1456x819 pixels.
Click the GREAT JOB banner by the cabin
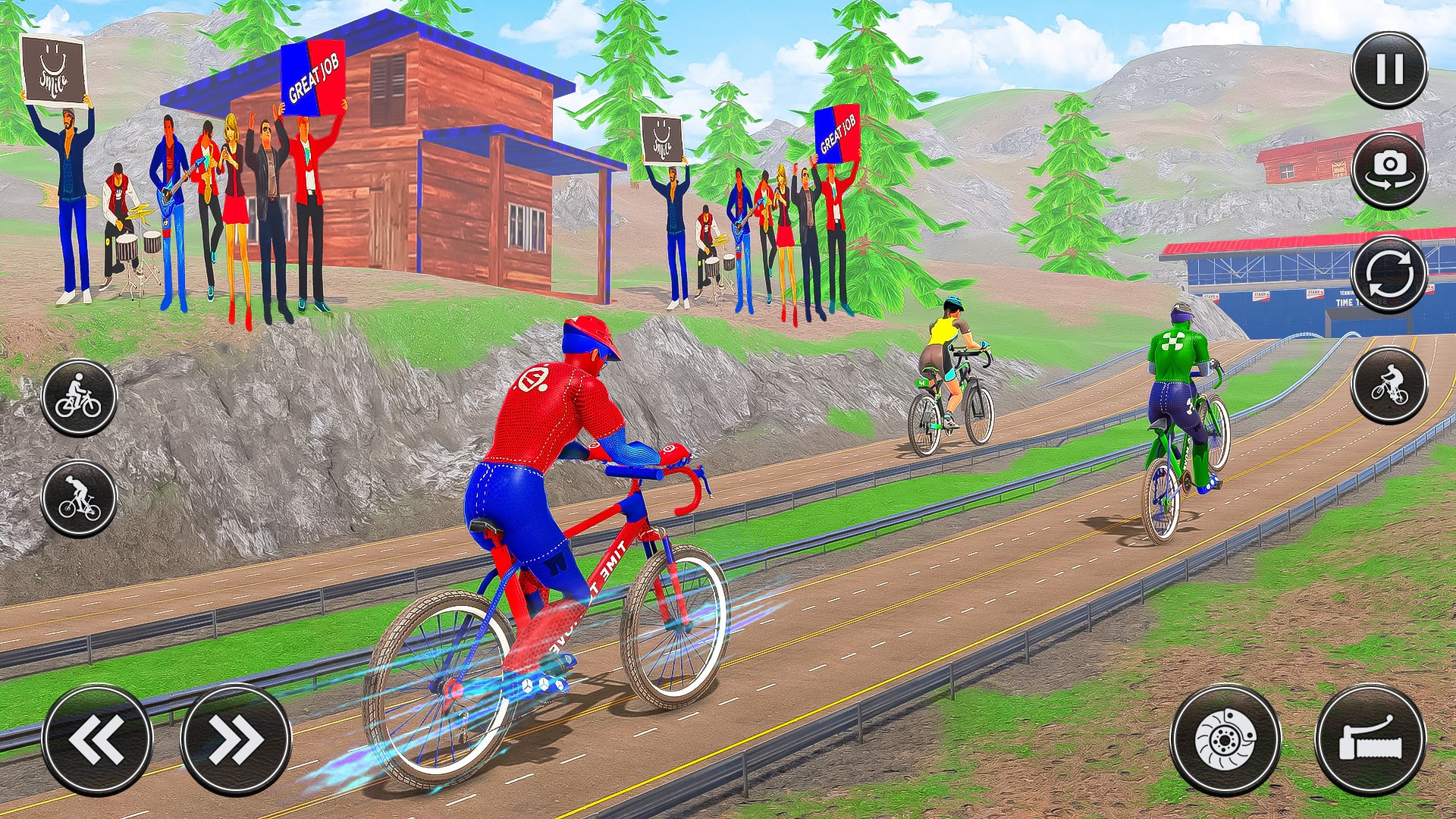[x=313, y=78]
